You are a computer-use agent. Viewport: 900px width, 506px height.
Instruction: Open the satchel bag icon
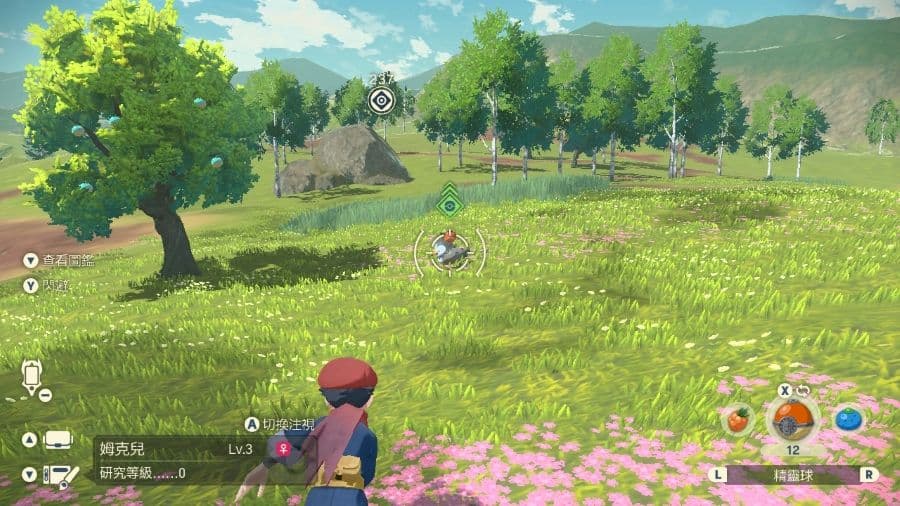pyautogui.click(x=58, y=440)
